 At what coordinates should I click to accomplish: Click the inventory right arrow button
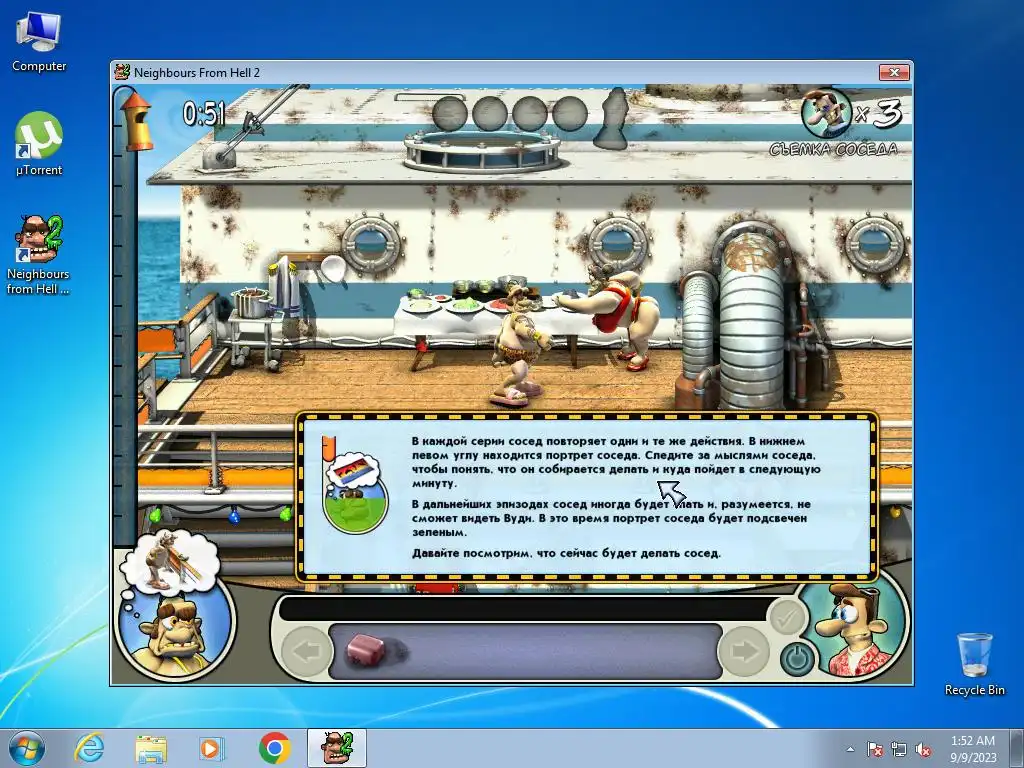[x=743, y=652]
